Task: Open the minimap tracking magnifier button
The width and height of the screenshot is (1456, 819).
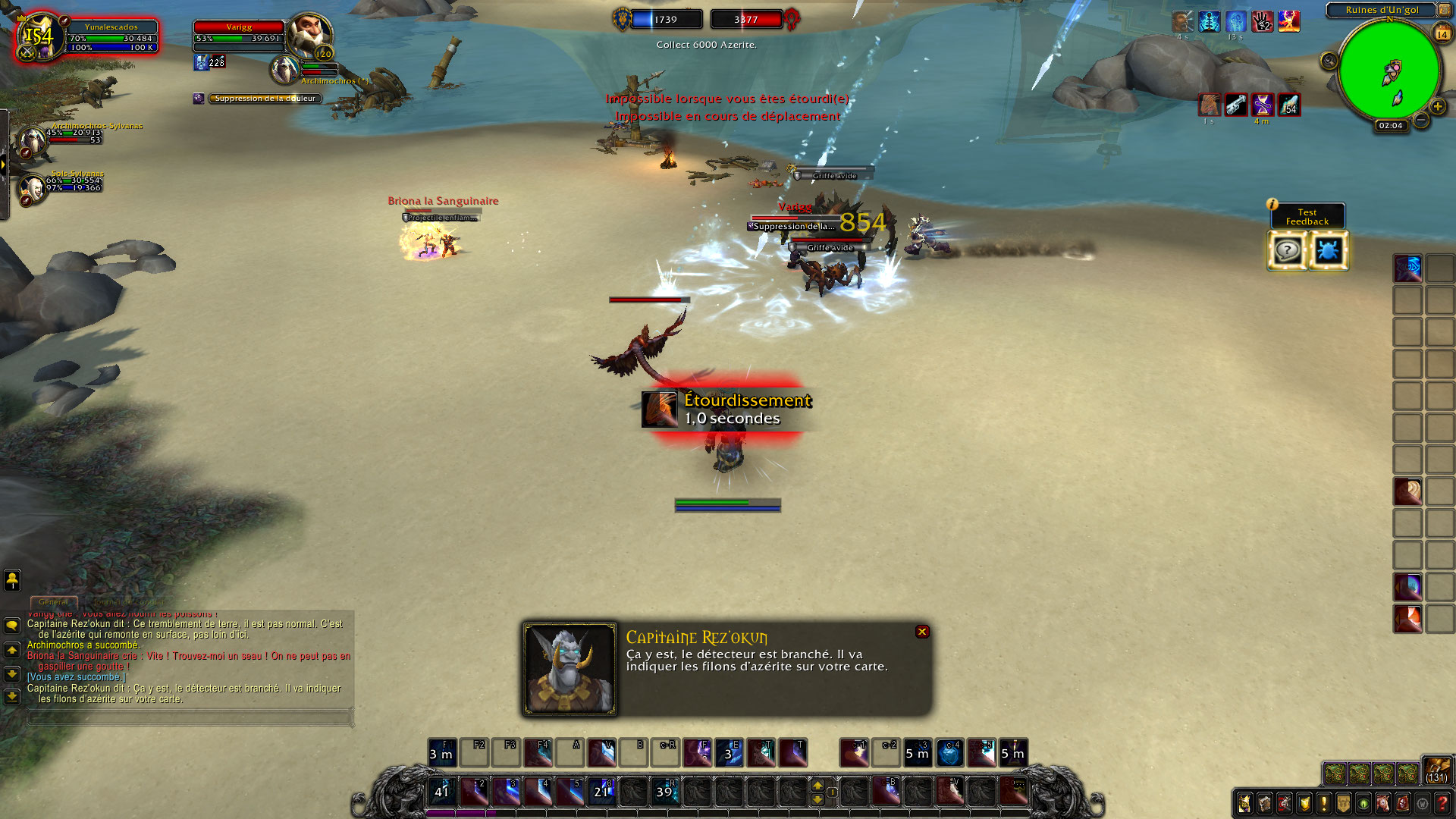Action: tap(1329, 61)
